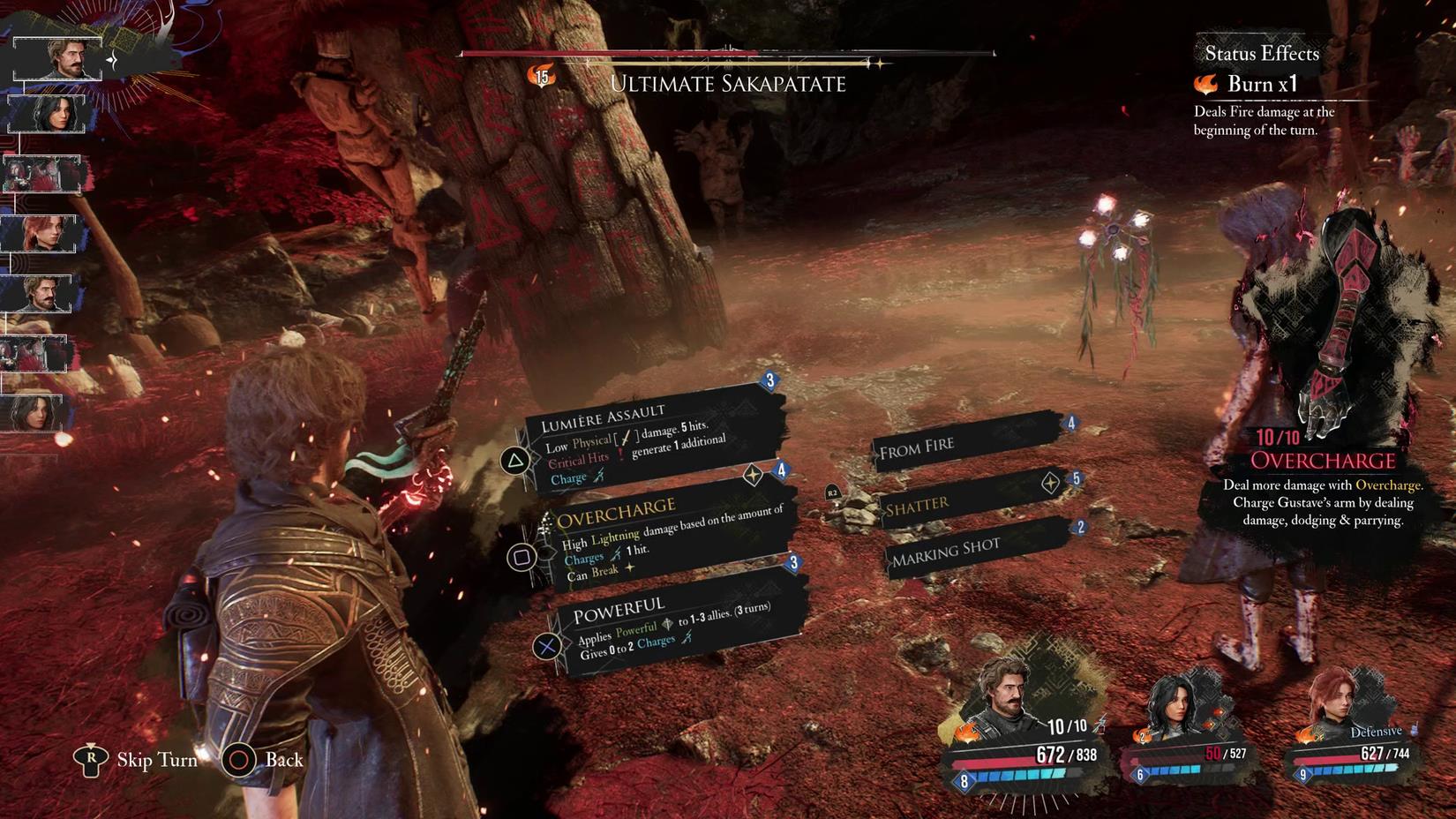Click the Cross button icon beside Powerful
The image size is (1456, 819).
548,642
